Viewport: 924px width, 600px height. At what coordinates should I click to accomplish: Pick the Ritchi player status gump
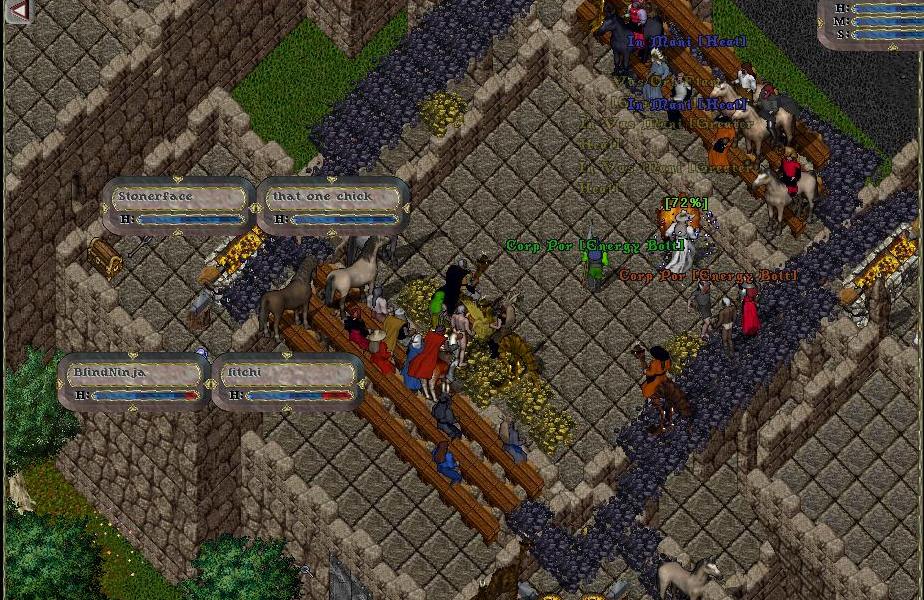tap(289, 382)
